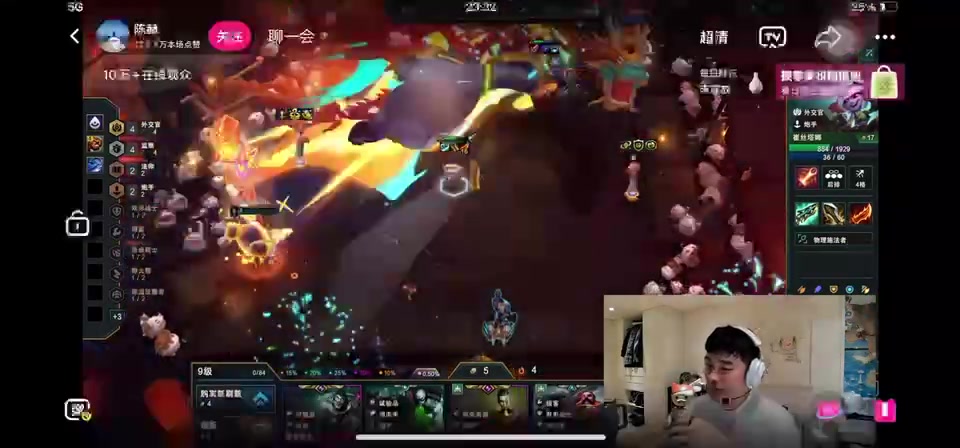
Task: Cast the stream to TV
Action: pyautogui.click(x=771, y=37)
